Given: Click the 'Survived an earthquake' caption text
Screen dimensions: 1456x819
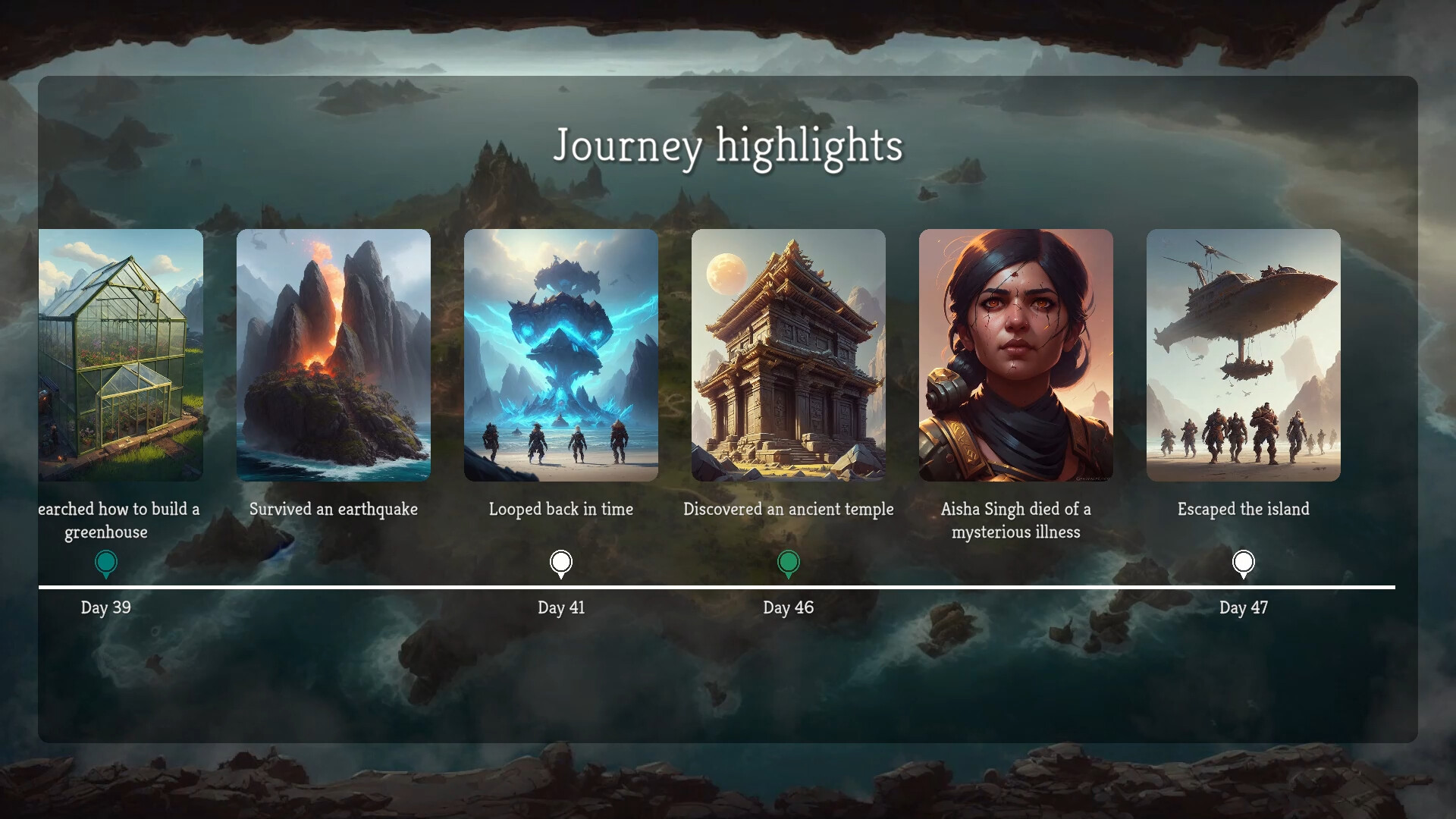Looking at the screenshot, I should coord(334,510).
